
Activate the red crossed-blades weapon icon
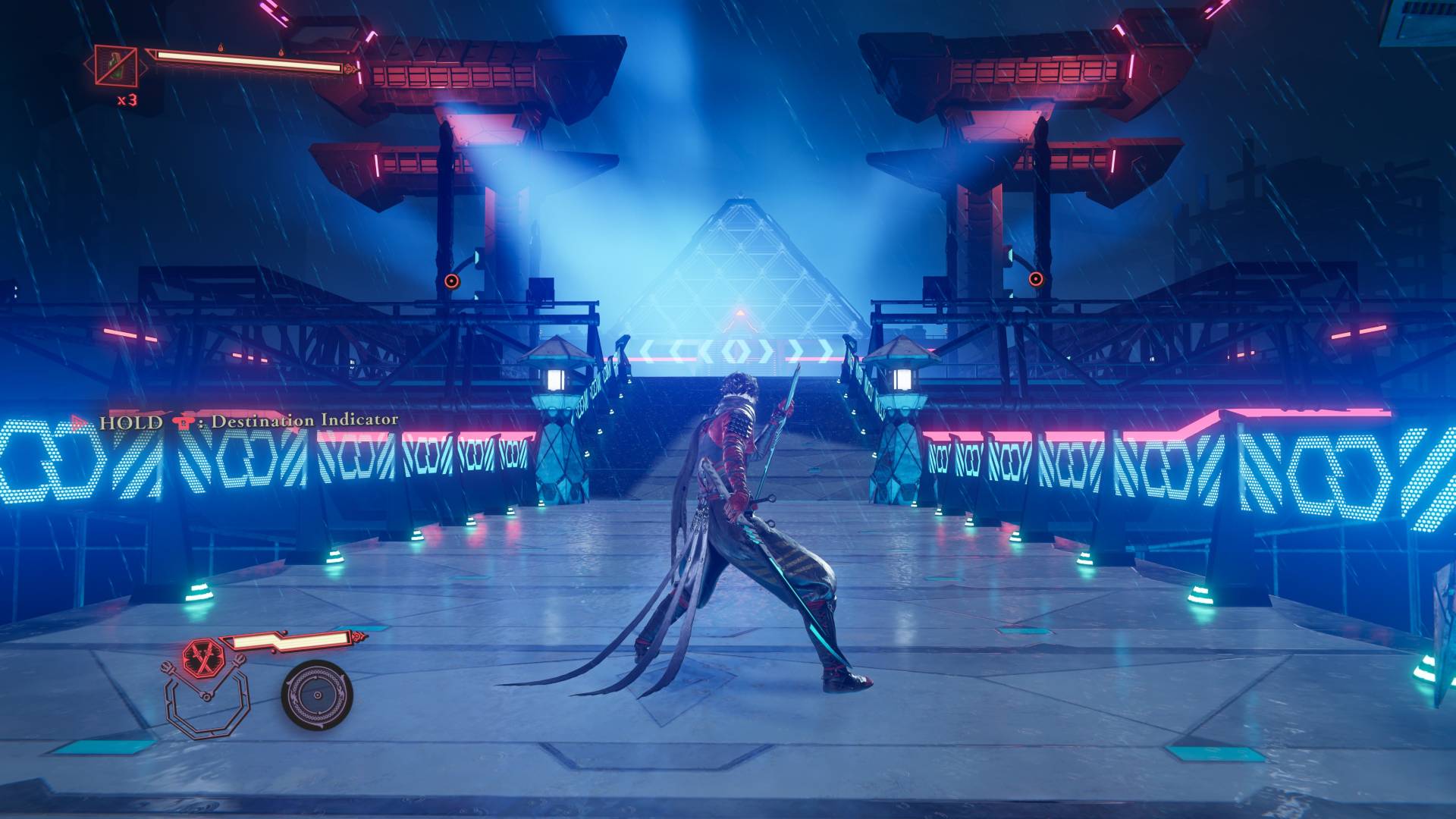[202, 657]
